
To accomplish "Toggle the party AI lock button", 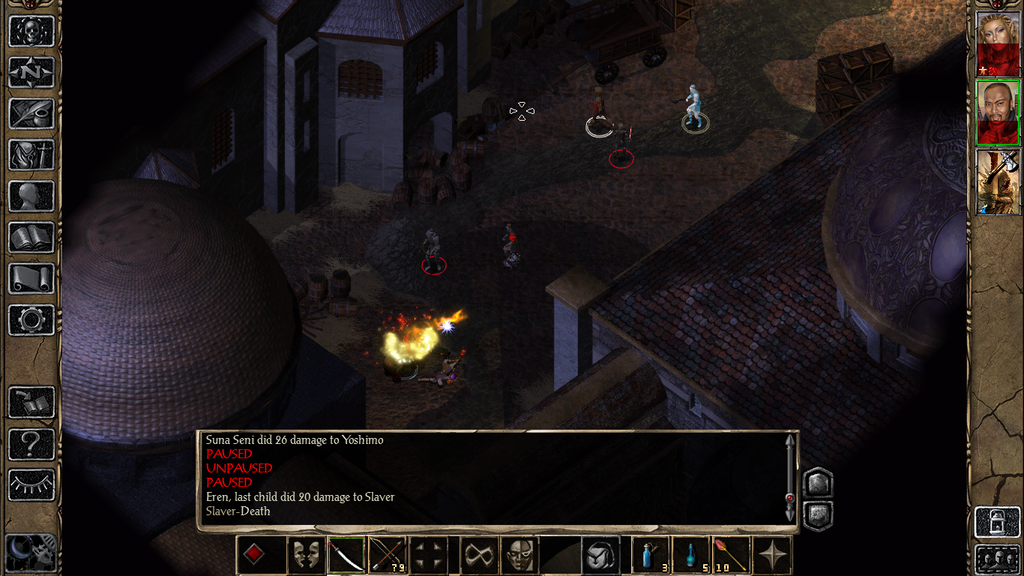I will (x=997, y=521).
